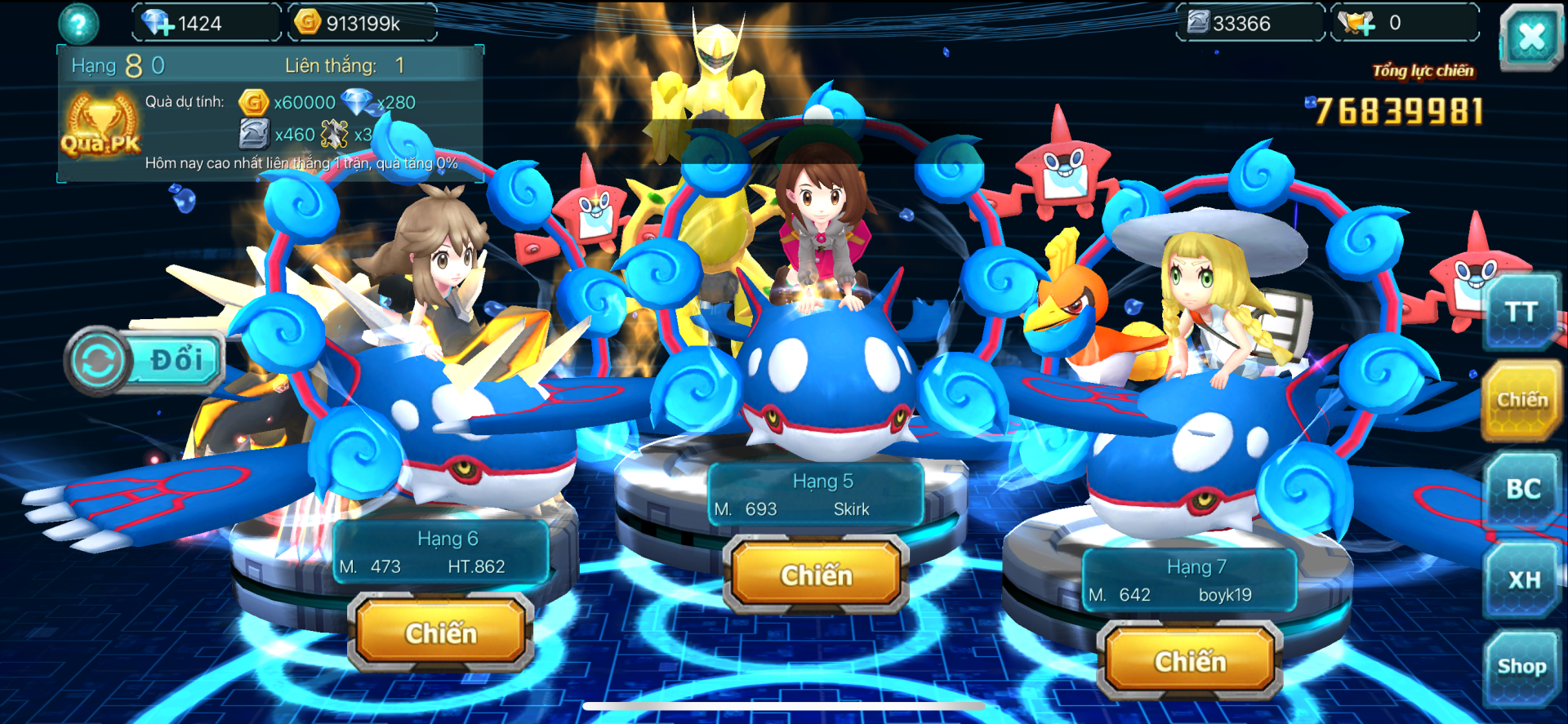Select the Hạng 5 Skirk info panel
Viewport: 1568px width, 724px height.
point(816,495)
